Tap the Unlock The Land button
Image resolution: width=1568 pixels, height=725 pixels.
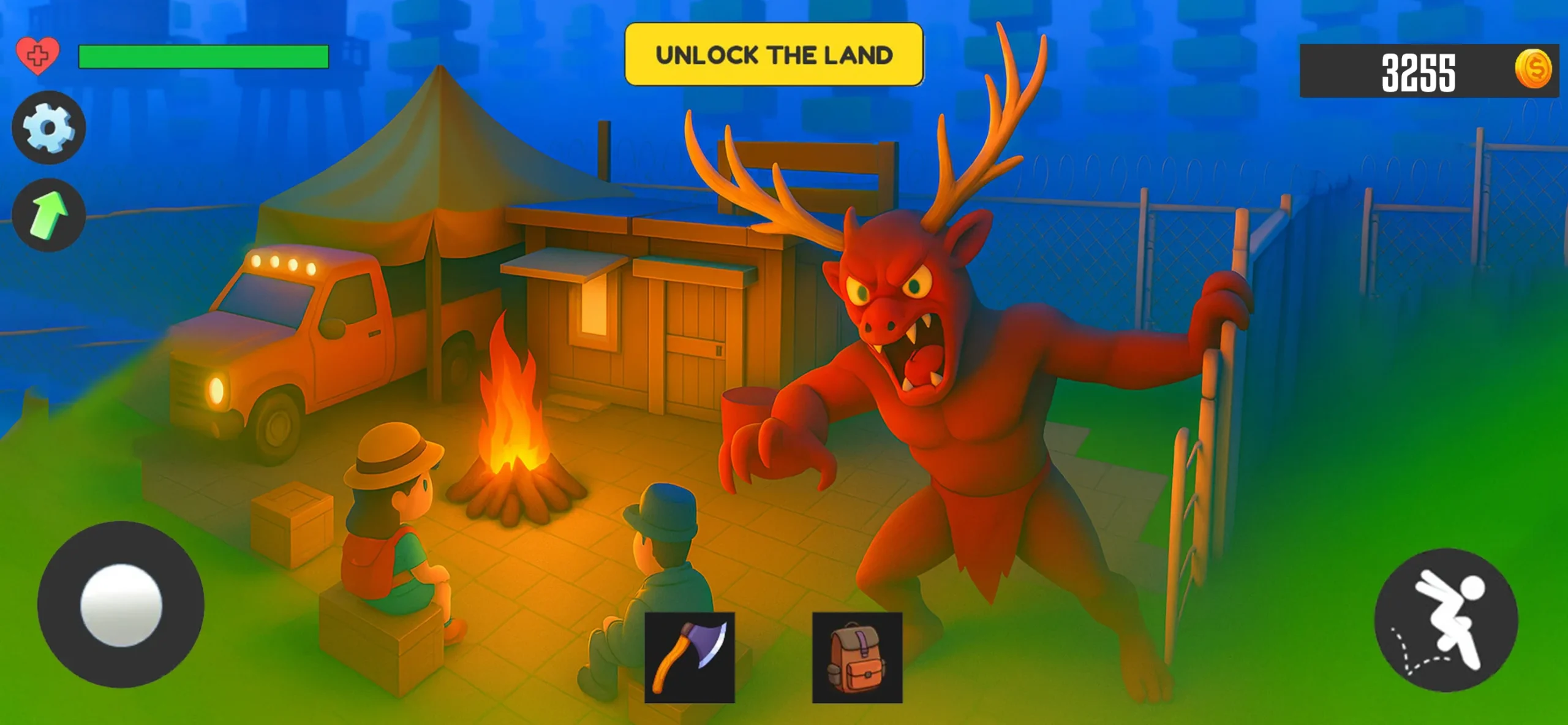(x=774, y=55)
